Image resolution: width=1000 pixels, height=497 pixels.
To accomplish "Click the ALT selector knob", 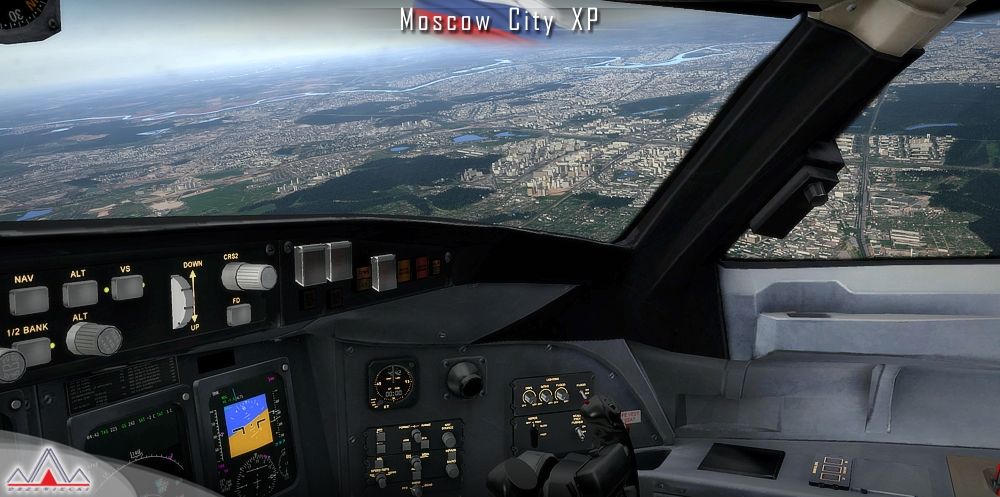I will pos(95,339).
